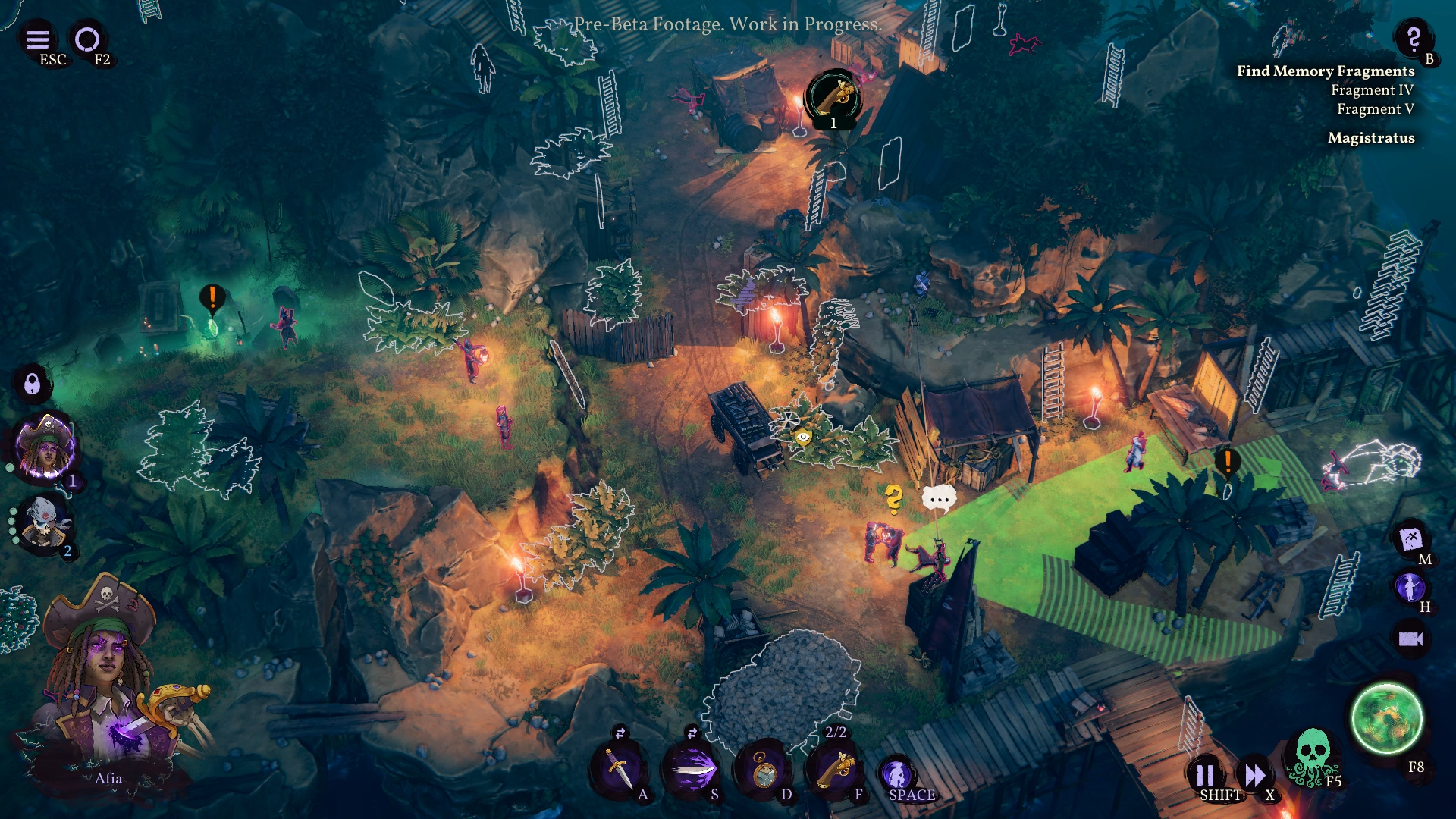Click the green glowing orb button

tap(1386, 718)
